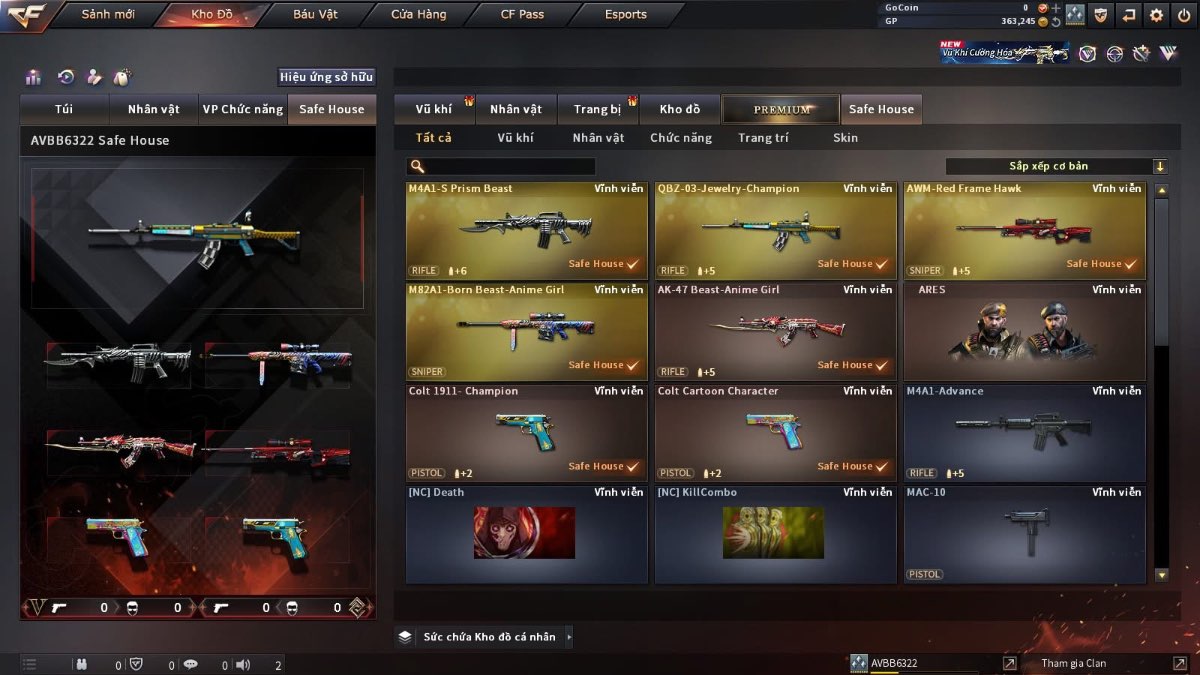
Task: Go to the Sảnh mới lobby tab
Action: pyautogui.click(x=108, y=15)
